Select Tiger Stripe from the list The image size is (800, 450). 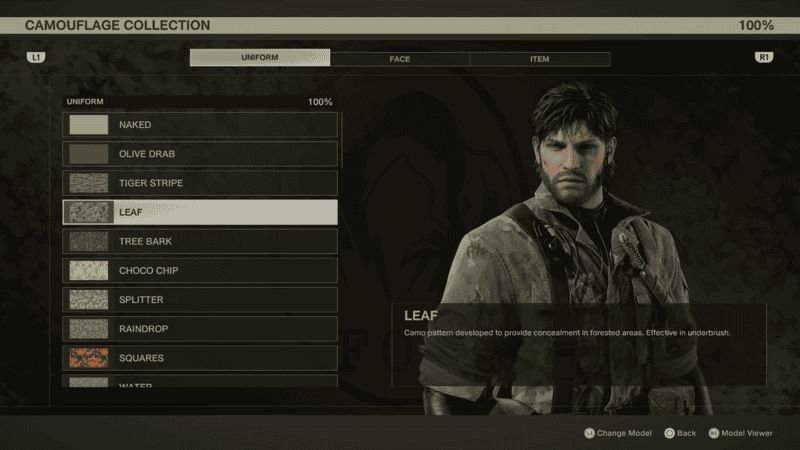200,183
